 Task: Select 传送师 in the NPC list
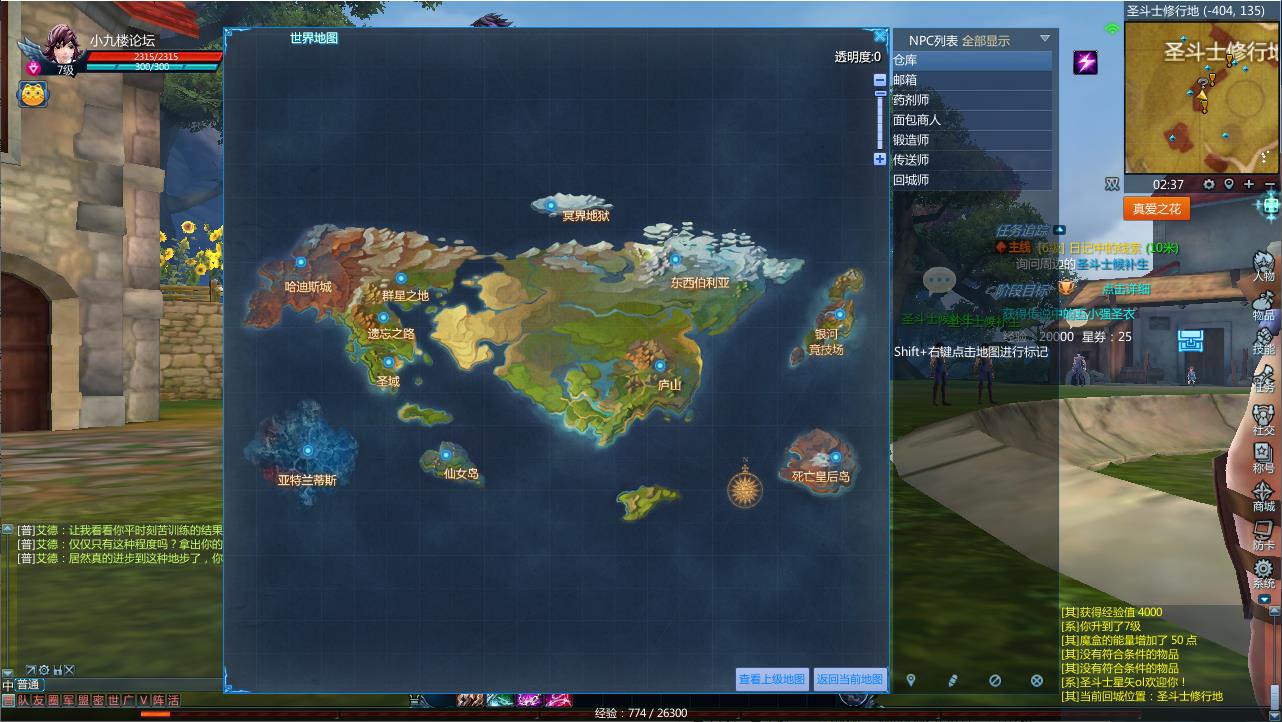click(971, 160)
